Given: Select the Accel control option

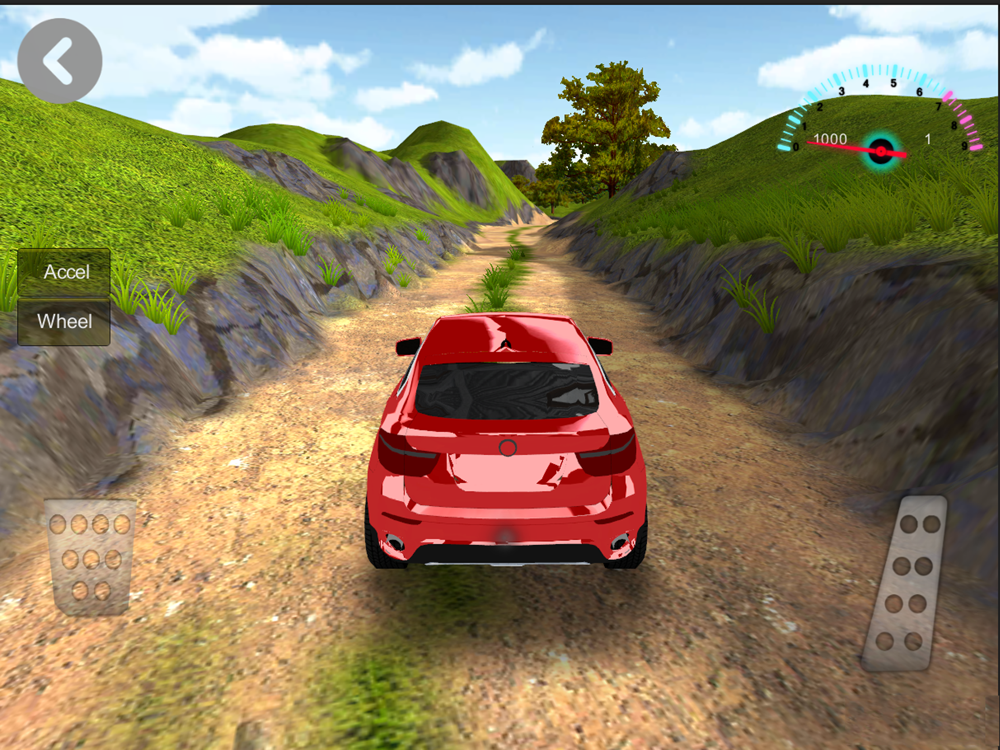Looking at the screenshot, I should (64, 272).
